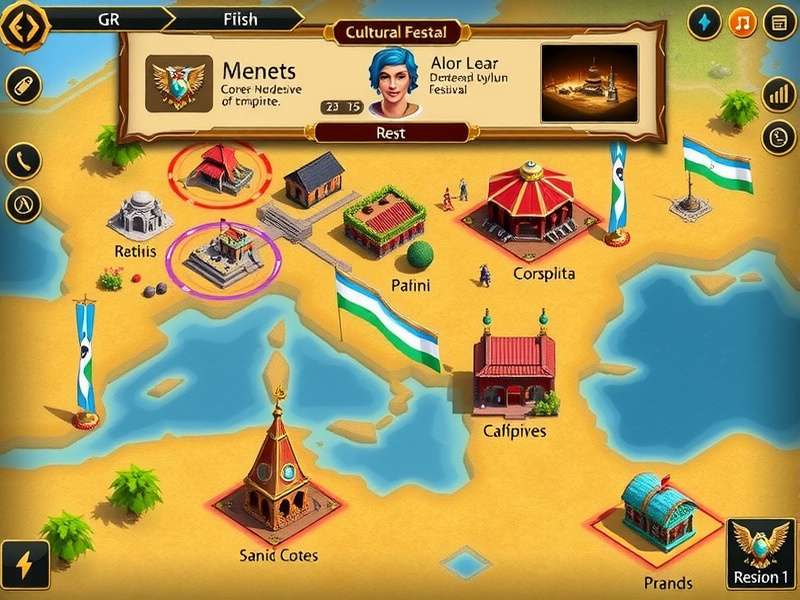This screenshot has height=600, width=800.
Task: Choose the Rest button
Action: point(390,133)
